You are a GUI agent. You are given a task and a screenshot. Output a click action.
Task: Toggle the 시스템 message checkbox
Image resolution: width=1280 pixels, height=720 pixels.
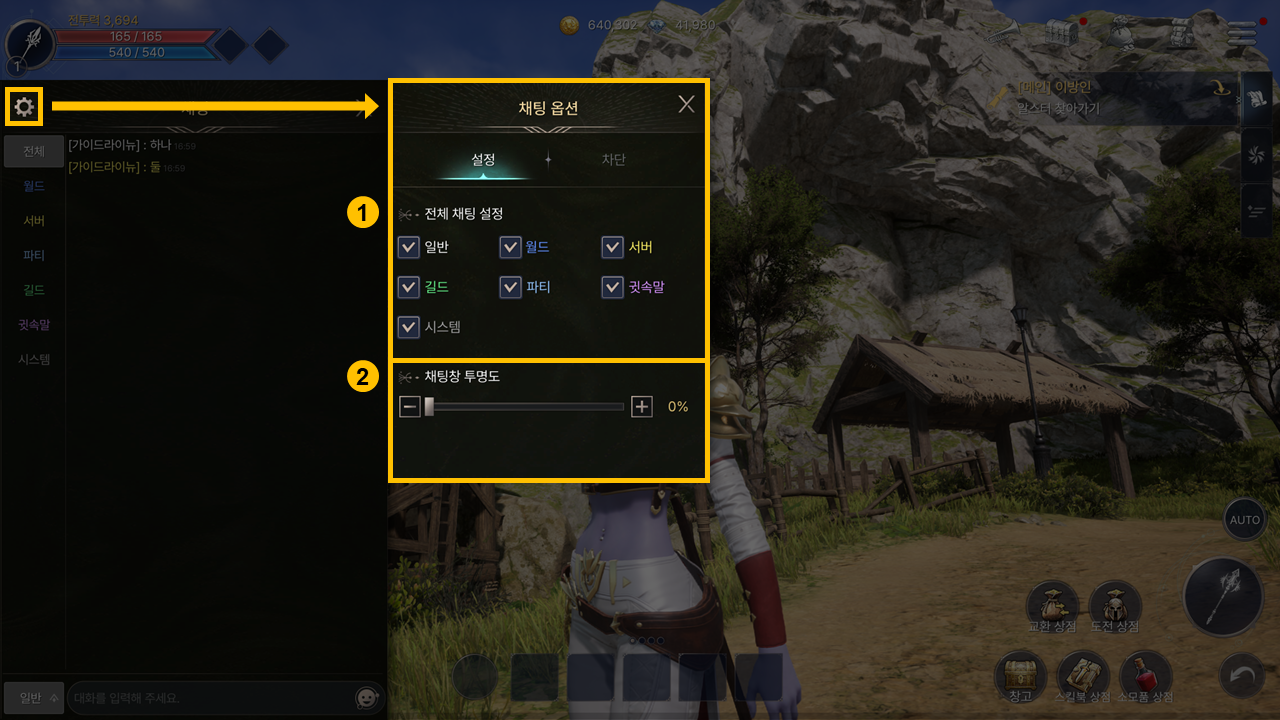(x=409, y=327)
